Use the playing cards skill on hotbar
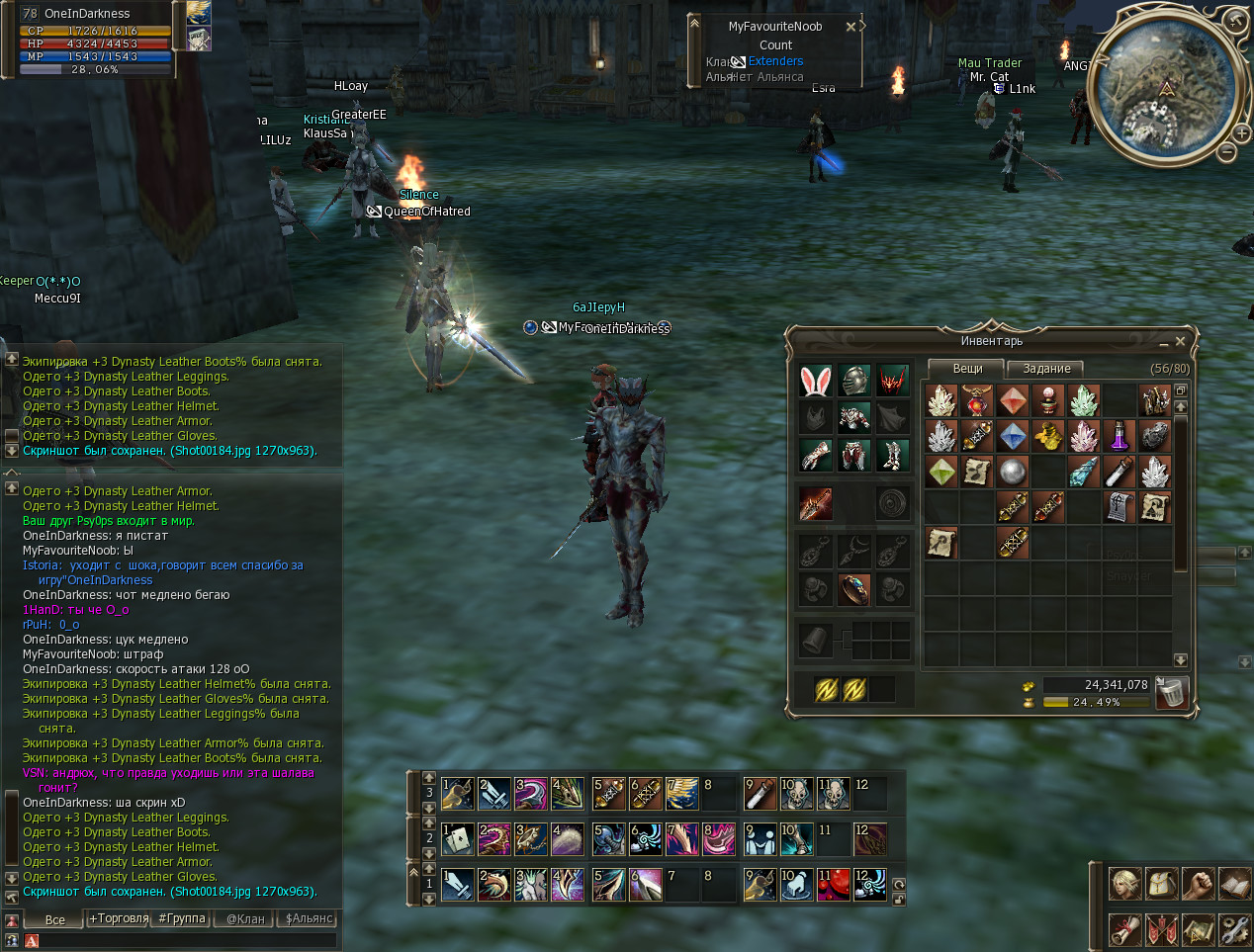The image size is (1254, 952). tap(459, 839)
